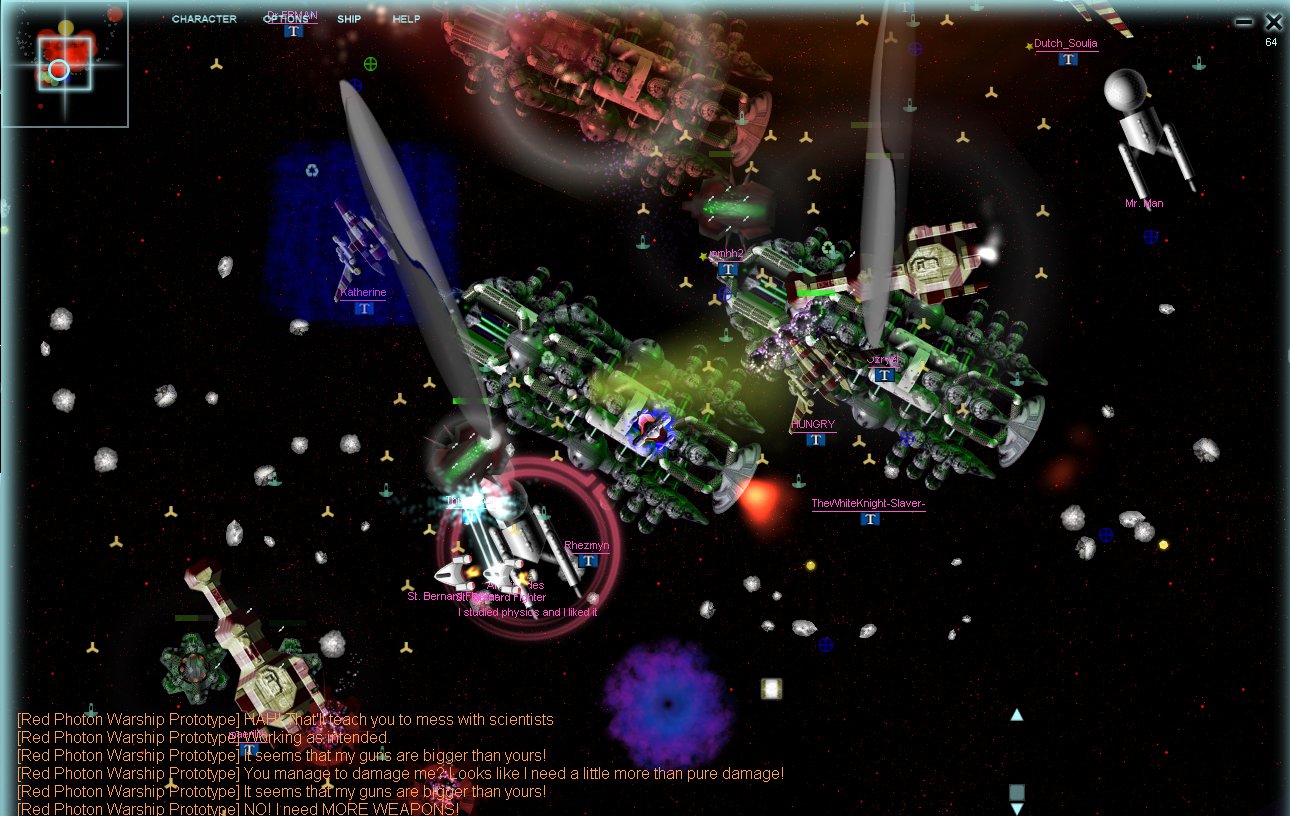The height and width of the screenshot is (816, 1290).
Task: Open the SHIP menu
Action: (349, 19)
